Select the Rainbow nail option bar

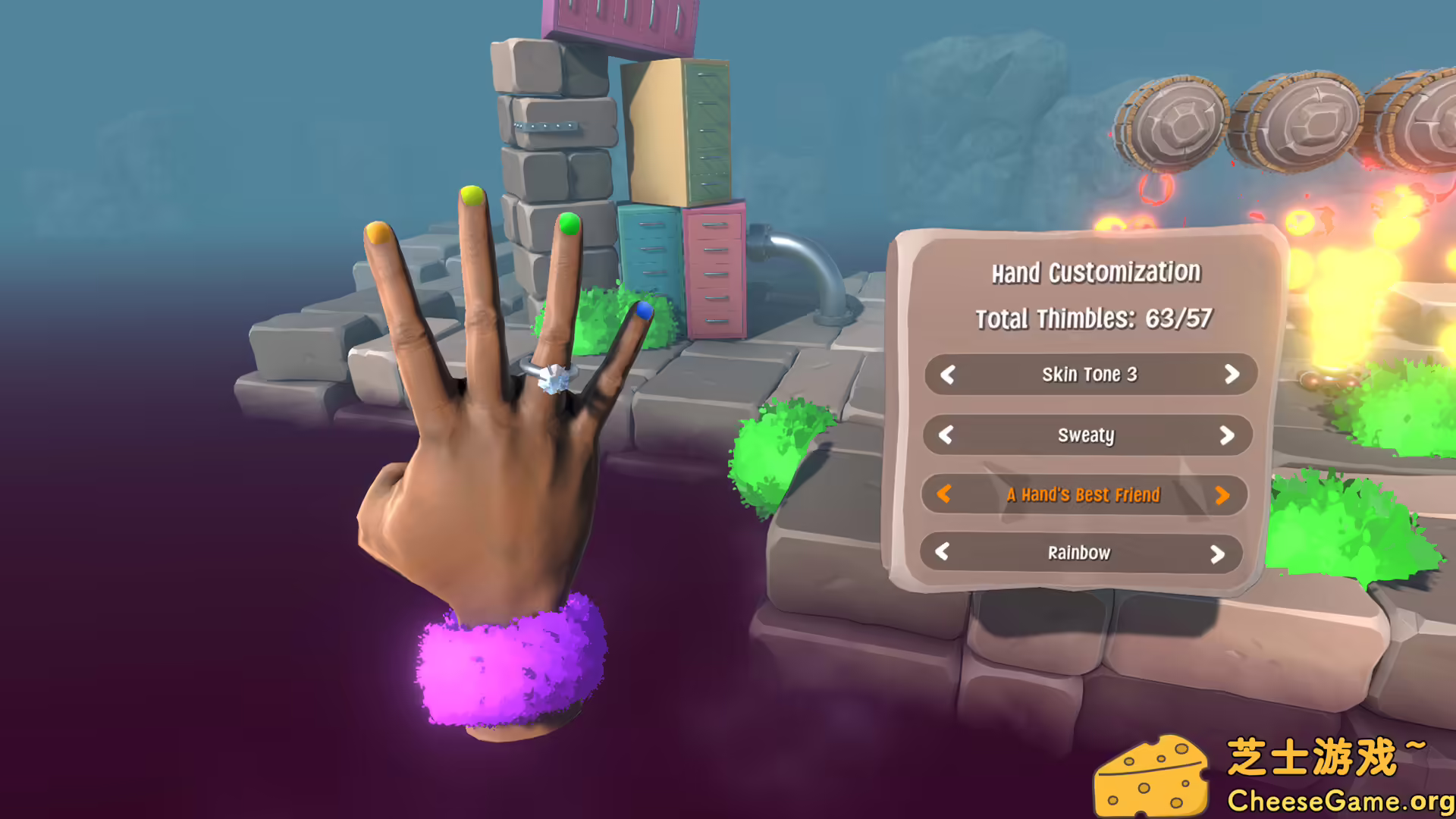1080,553
